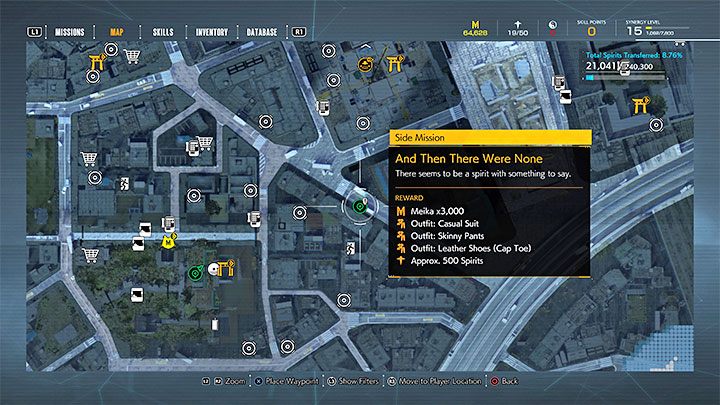Switch to the Skills tab
This screenshot has height=405, width=720.
coord(163,32)
